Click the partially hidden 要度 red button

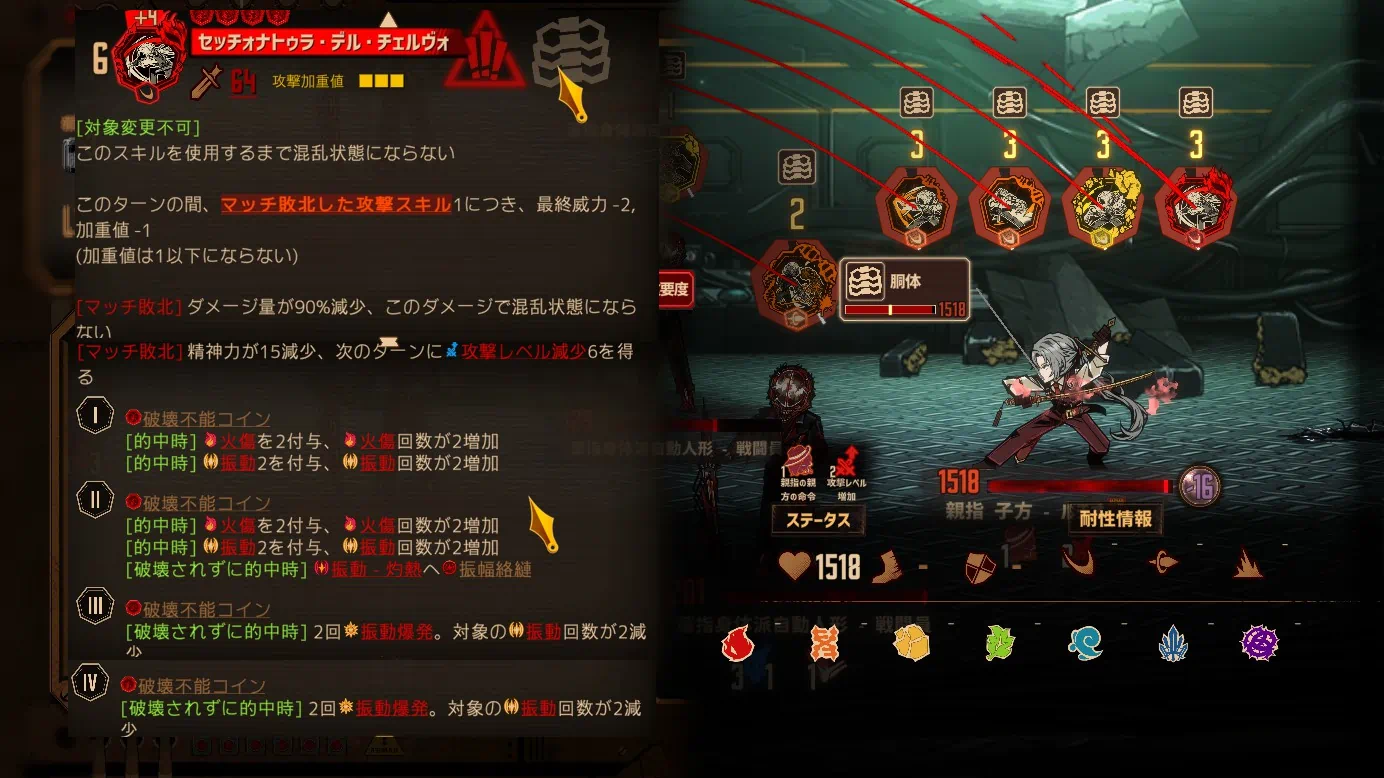[676, 291]
